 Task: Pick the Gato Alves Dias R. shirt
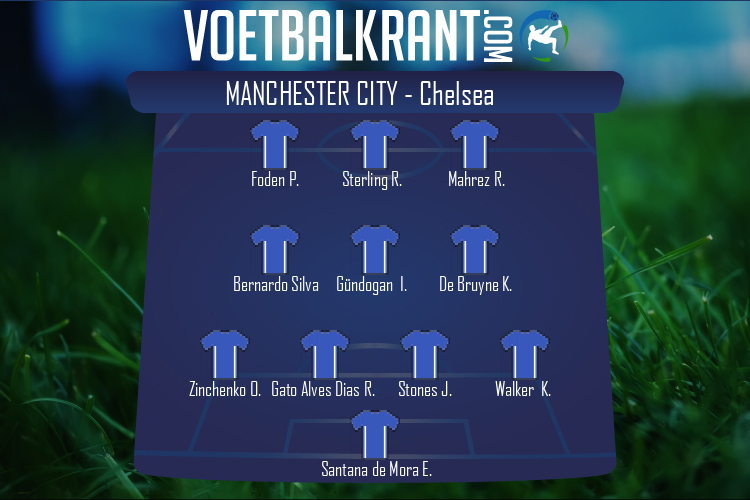pyautogui.click(x=325, y=356)
